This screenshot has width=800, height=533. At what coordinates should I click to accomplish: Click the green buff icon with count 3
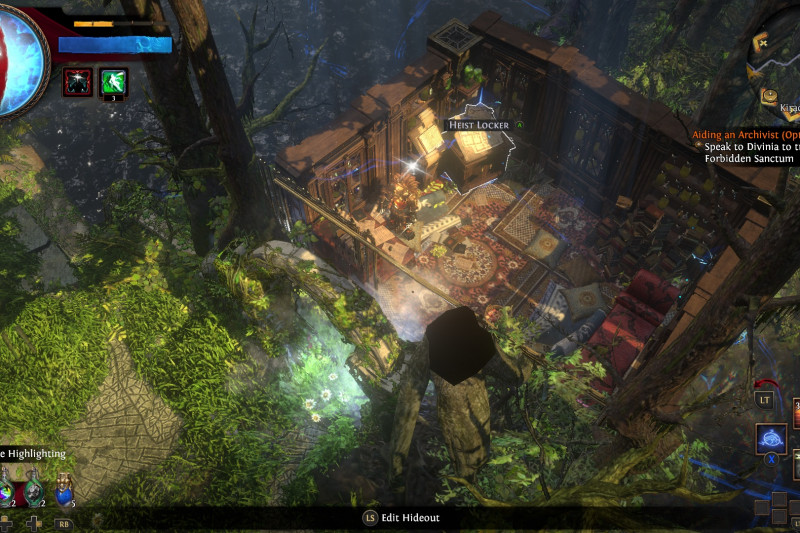[114, 81]
